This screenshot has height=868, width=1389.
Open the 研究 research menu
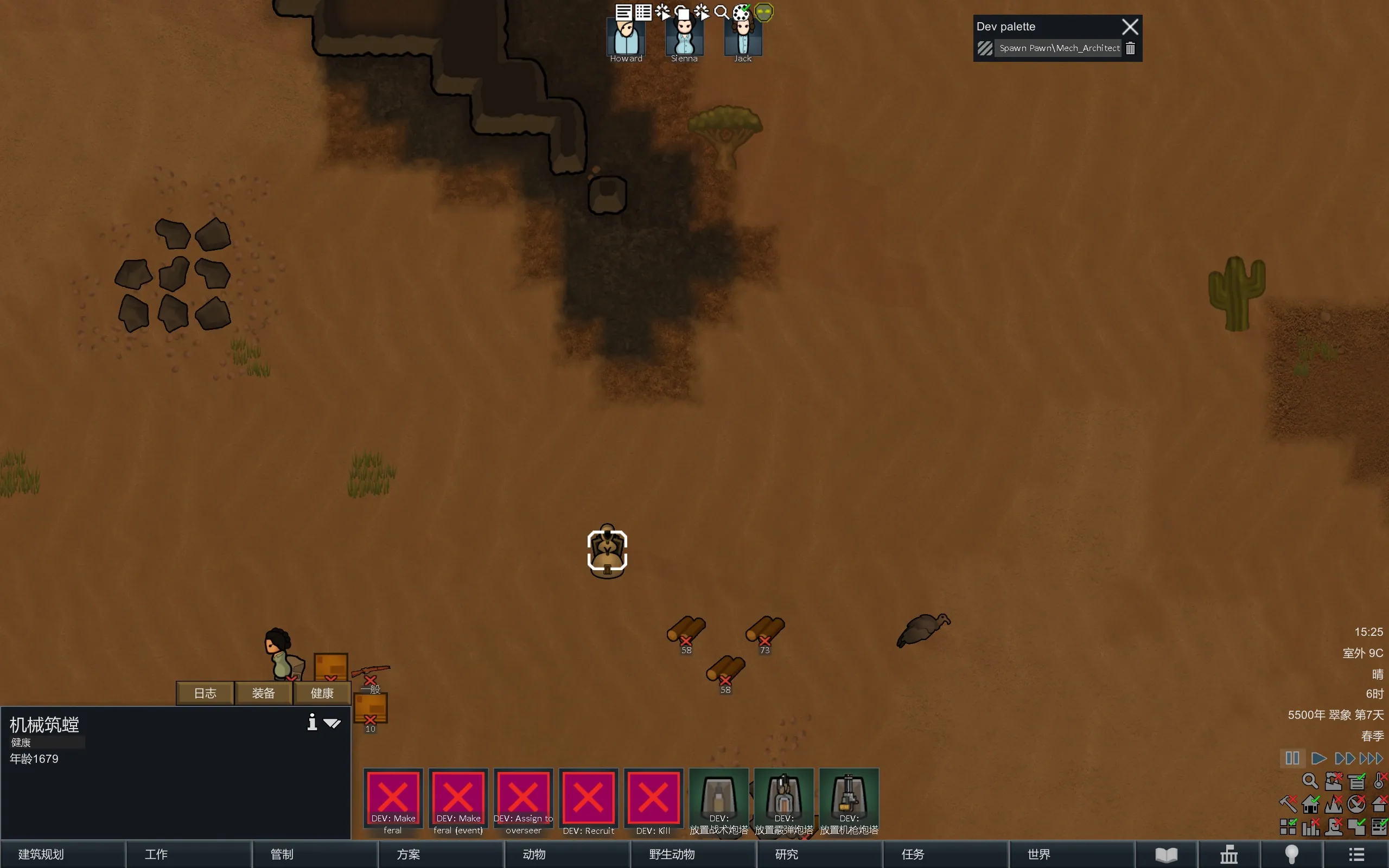coord(819,854)
